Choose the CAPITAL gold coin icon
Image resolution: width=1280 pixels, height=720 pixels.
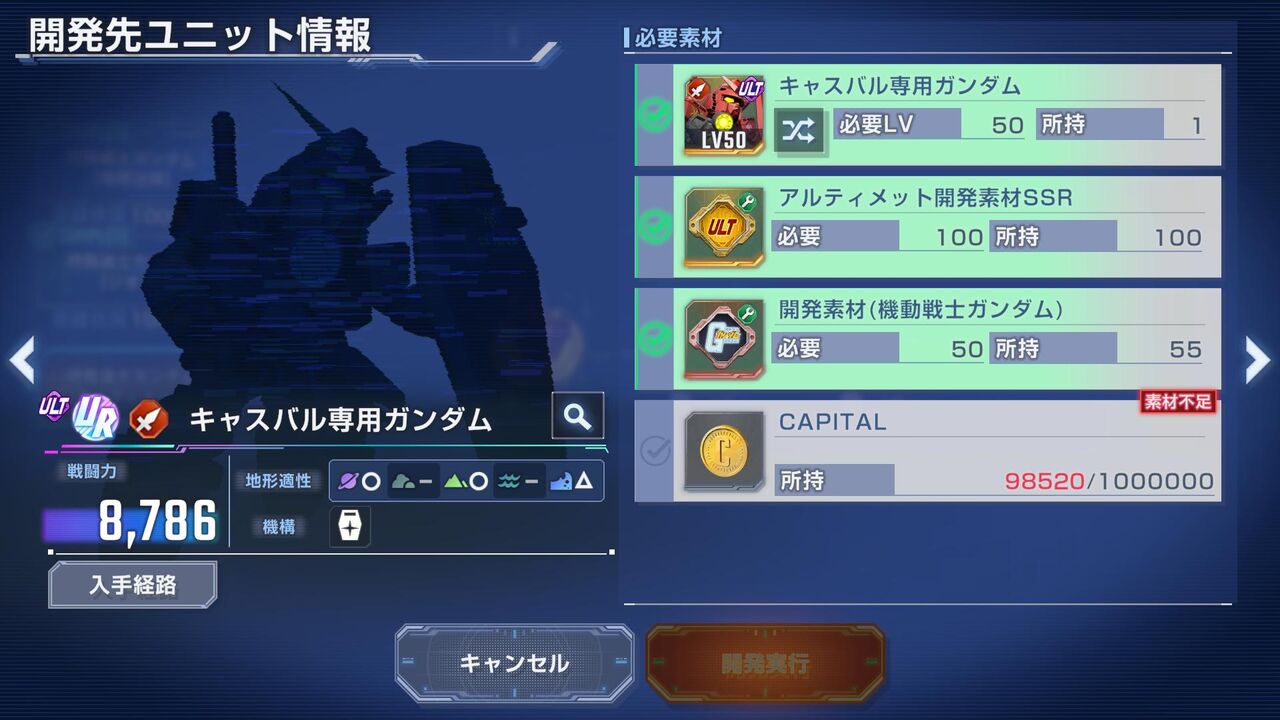coord(724,452)
